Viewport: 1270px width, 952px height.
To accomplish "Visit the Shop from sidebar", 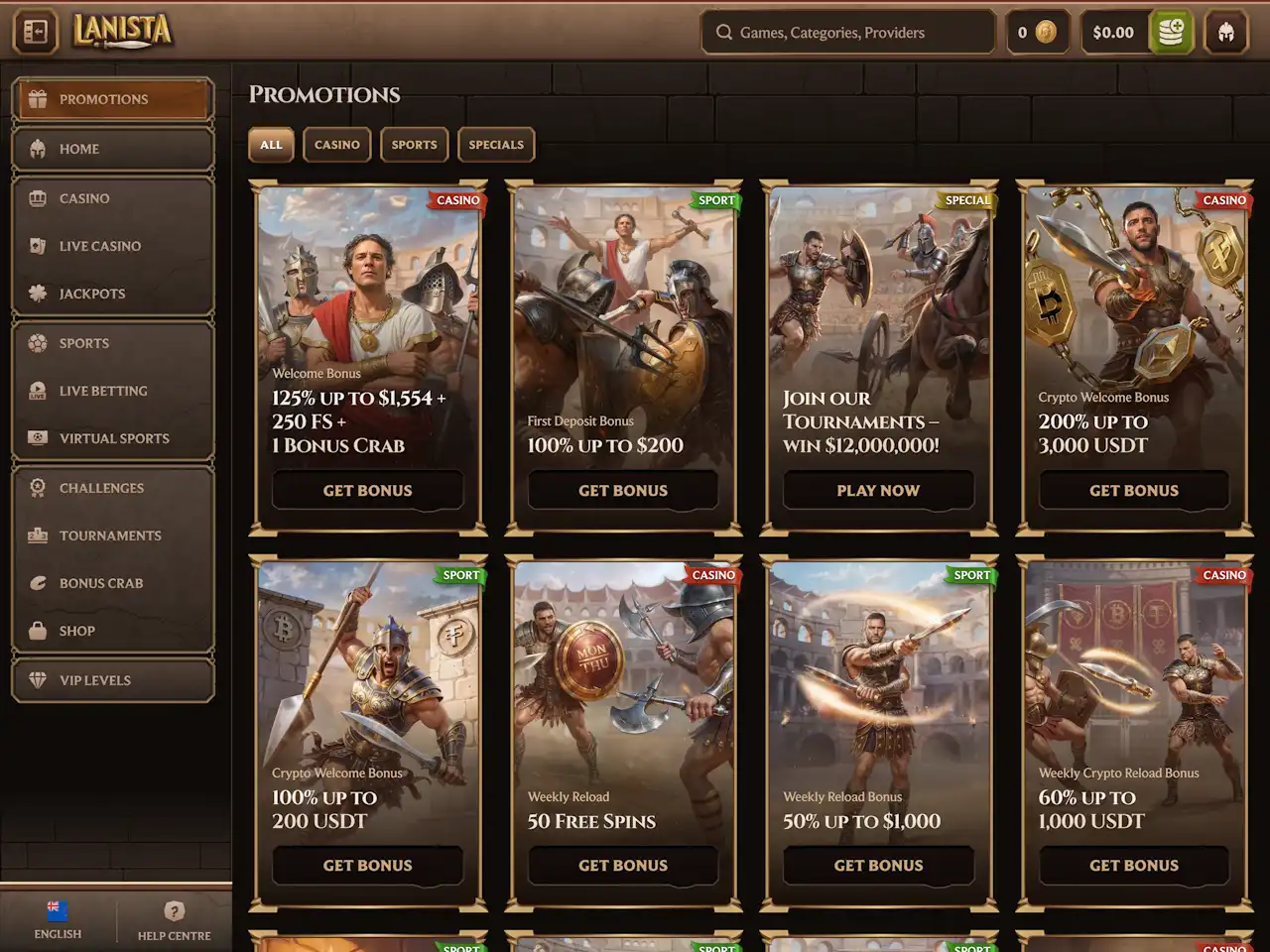I will coord(112,631).
